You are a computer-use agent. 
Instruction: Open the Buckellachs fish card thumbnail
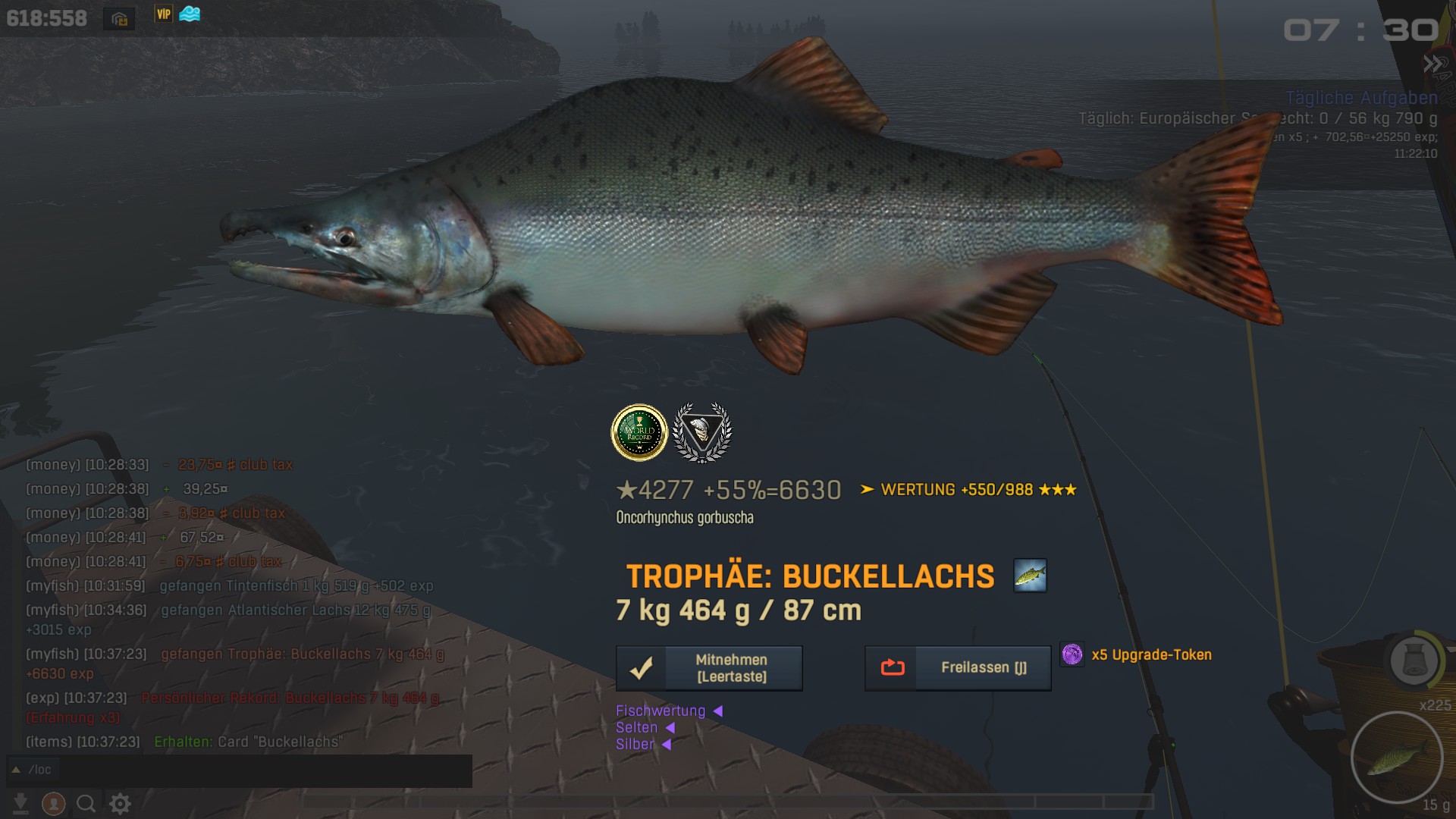click(1030, 576)
